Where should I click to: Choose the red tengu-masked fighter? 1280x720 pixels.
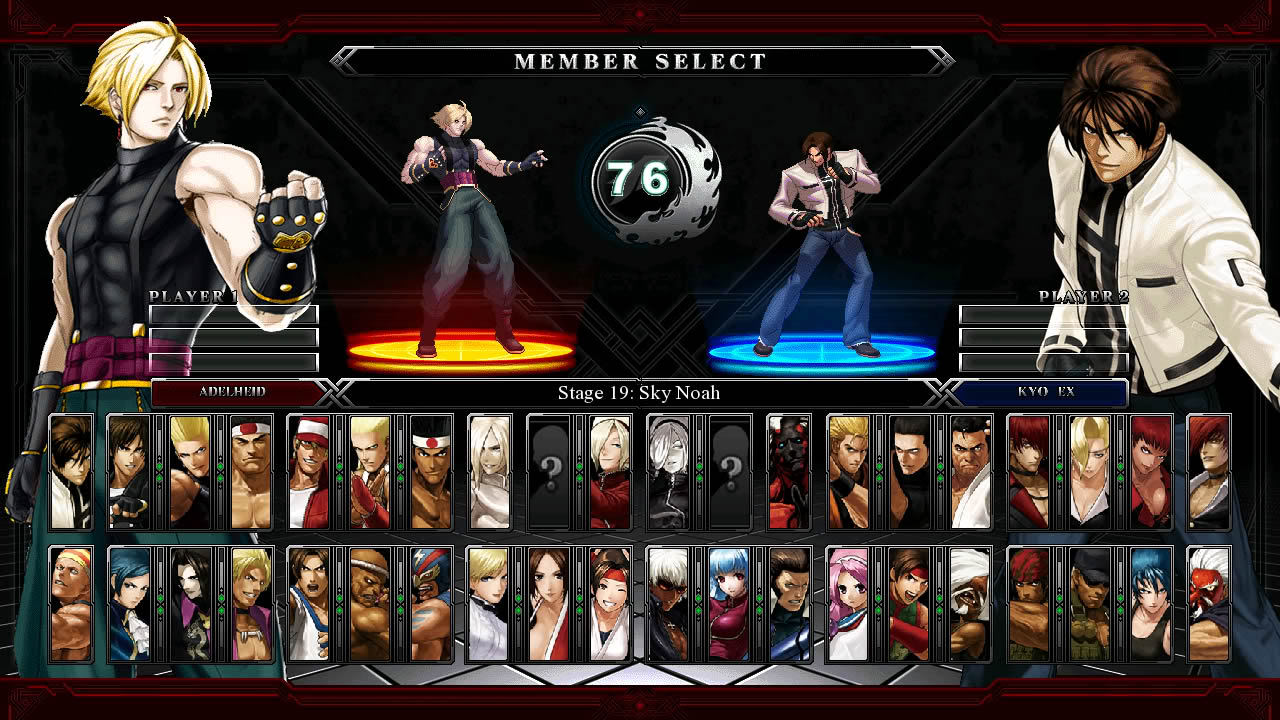(1209, 604)
